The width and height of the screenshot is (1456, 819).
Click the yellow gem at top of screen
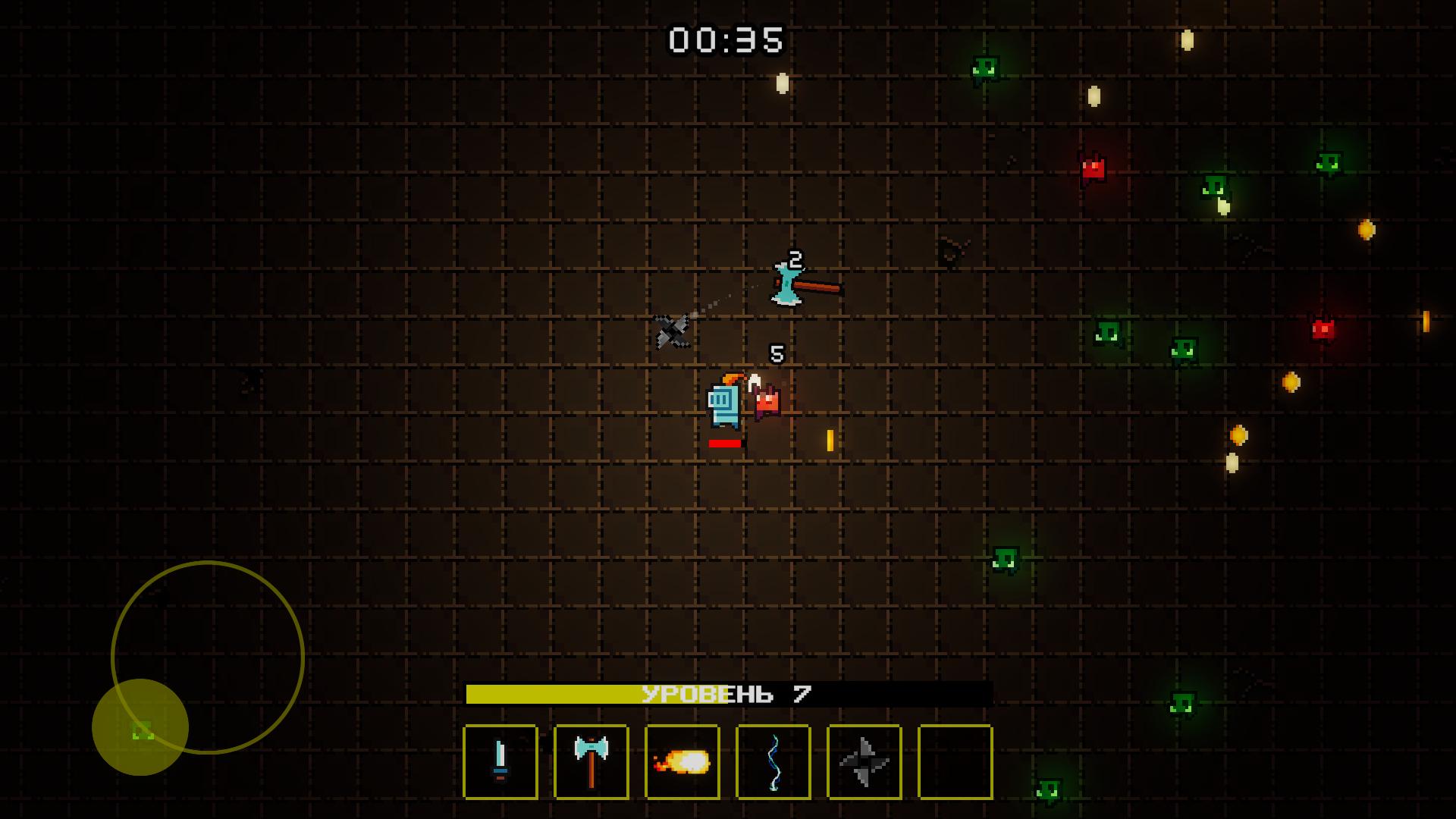[x=781, y=82]
